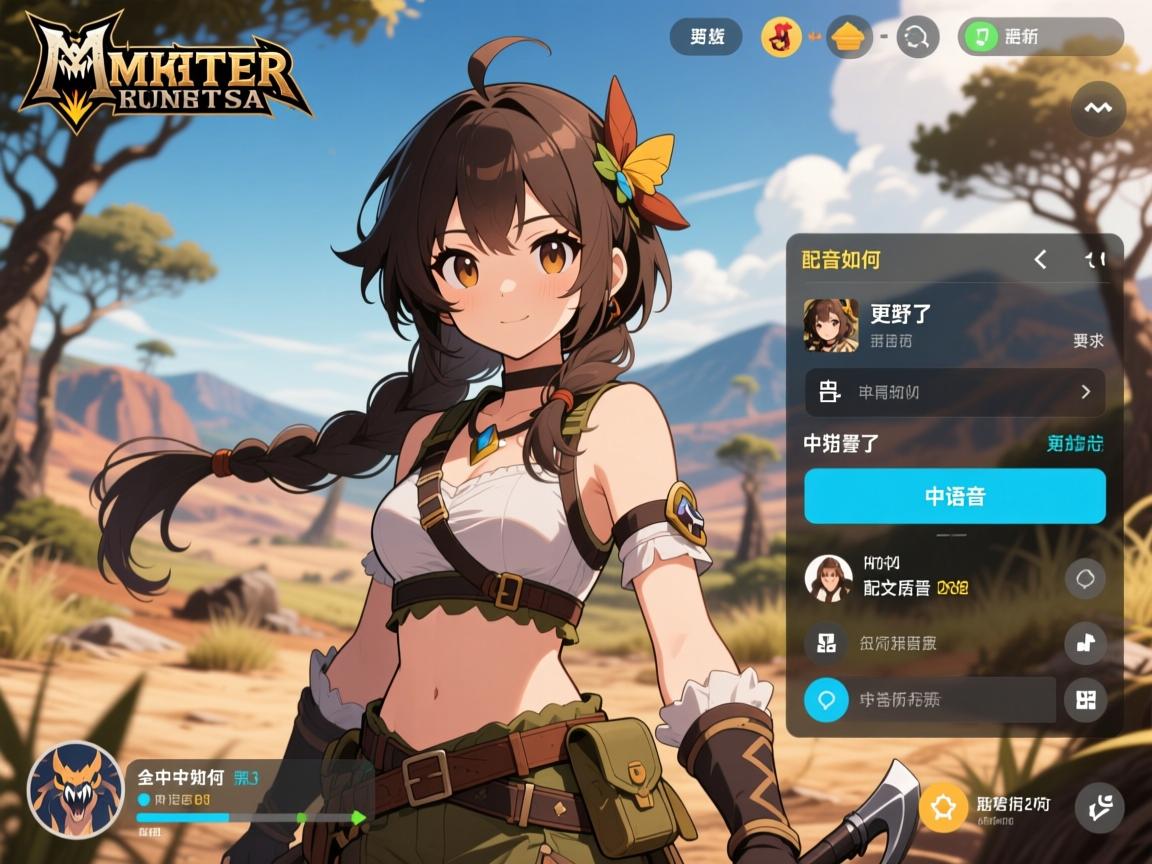Click the round icon beside 配文居音

(1085, 578)
